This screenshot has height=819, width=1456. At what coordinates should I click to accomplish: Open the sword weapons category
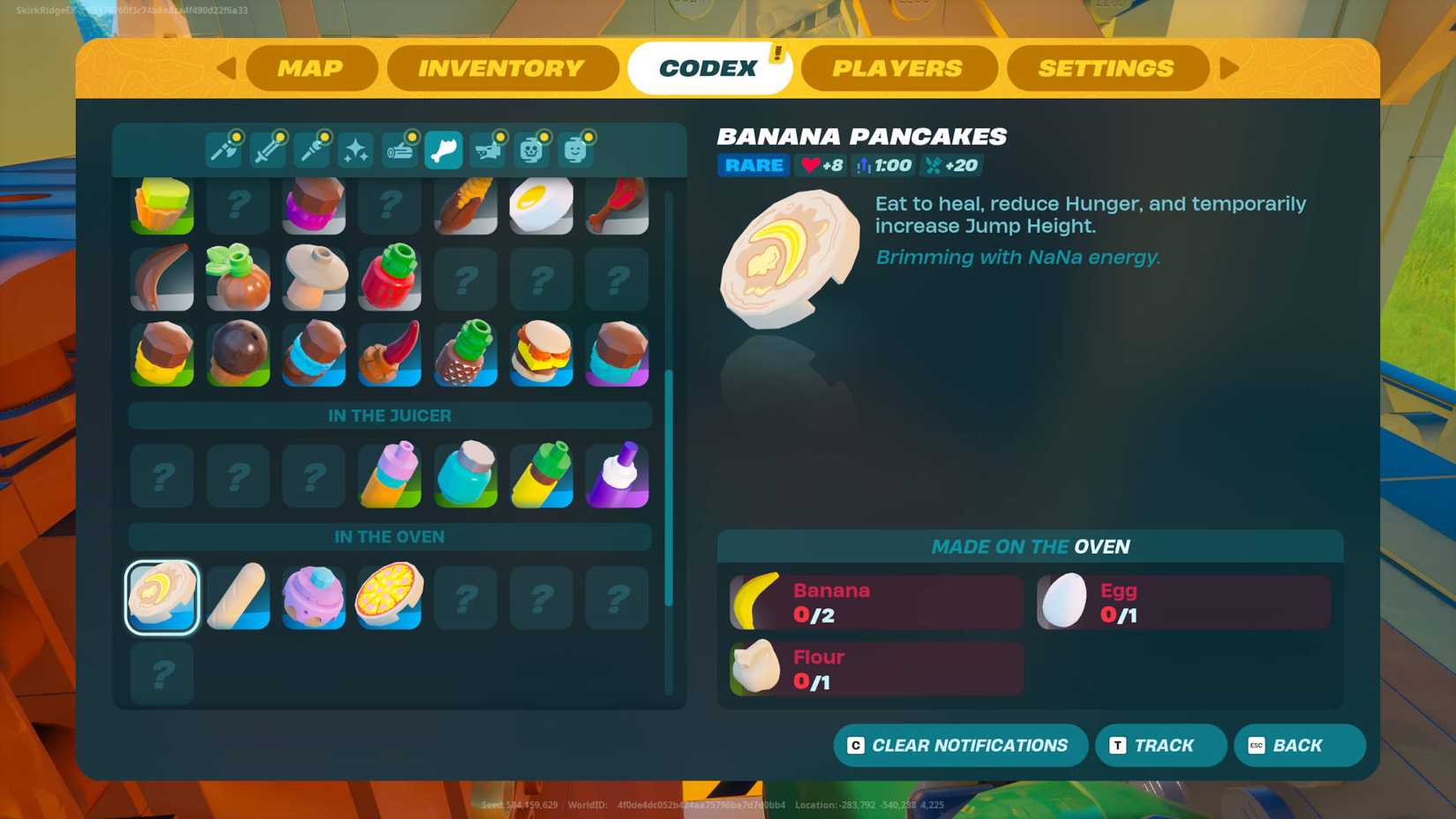tap(267, 149)
